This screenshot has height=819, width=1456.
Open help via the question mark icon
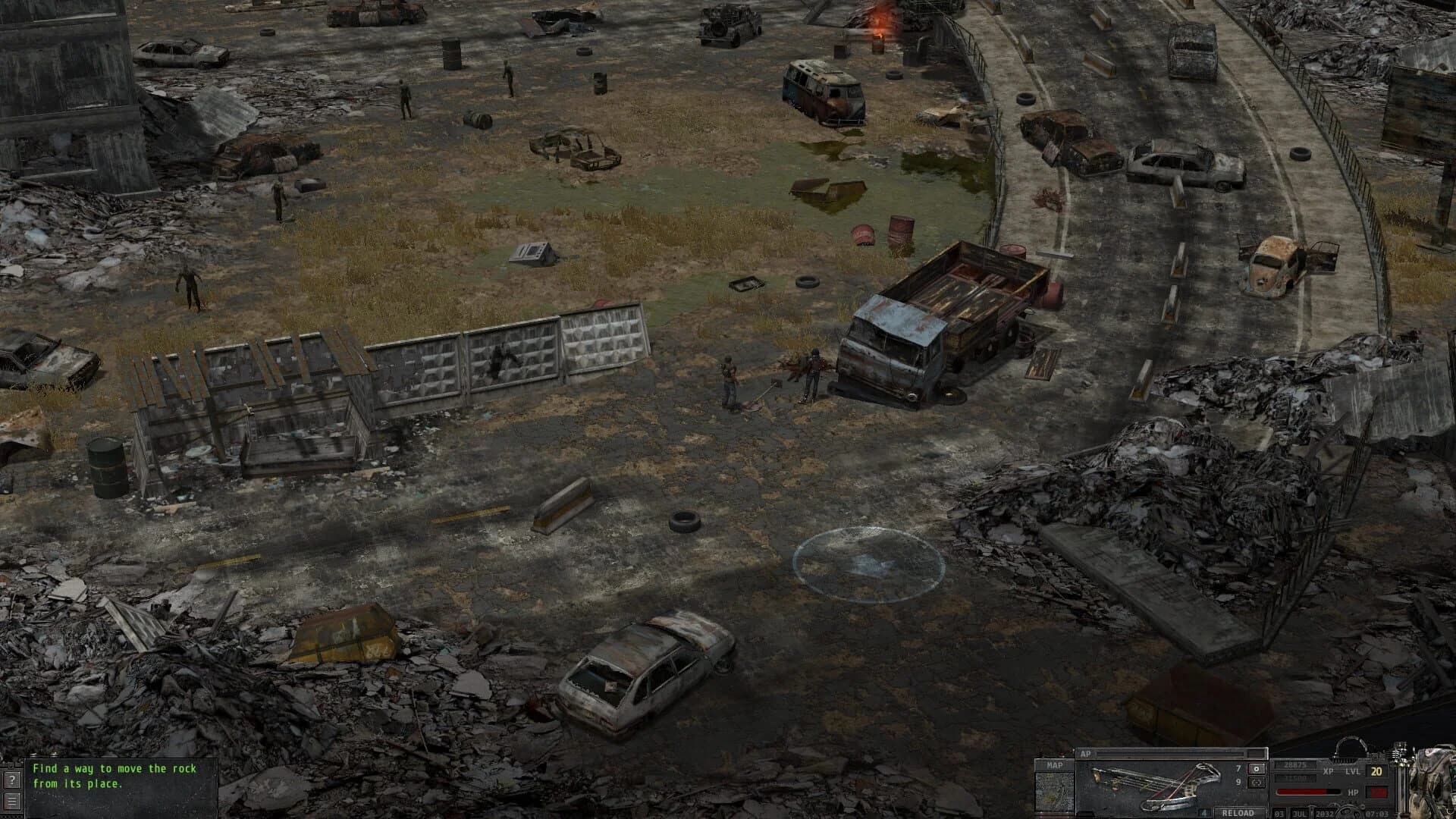[11, 780]
